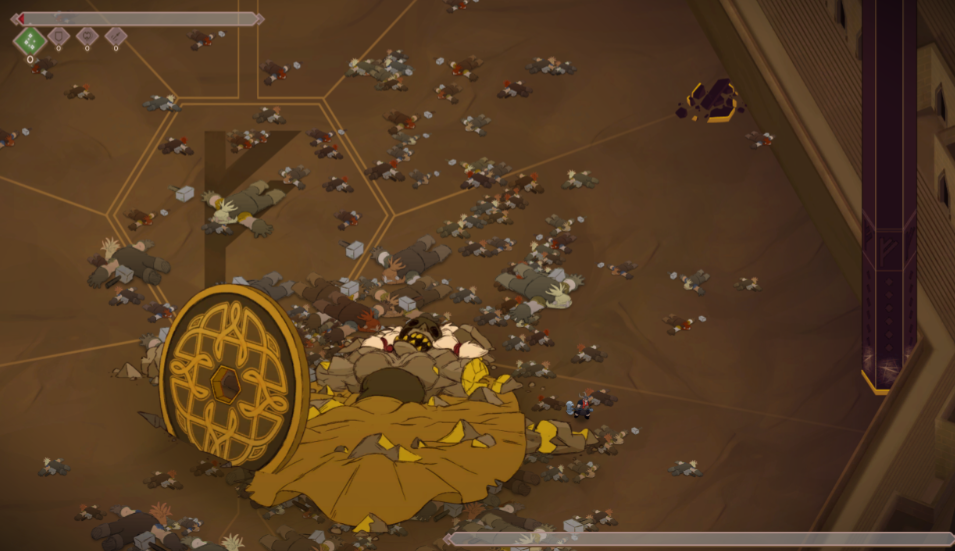This screenshot has width=955, height=551.
Task: Pick the sword ability icon
Action: [116, 36]
